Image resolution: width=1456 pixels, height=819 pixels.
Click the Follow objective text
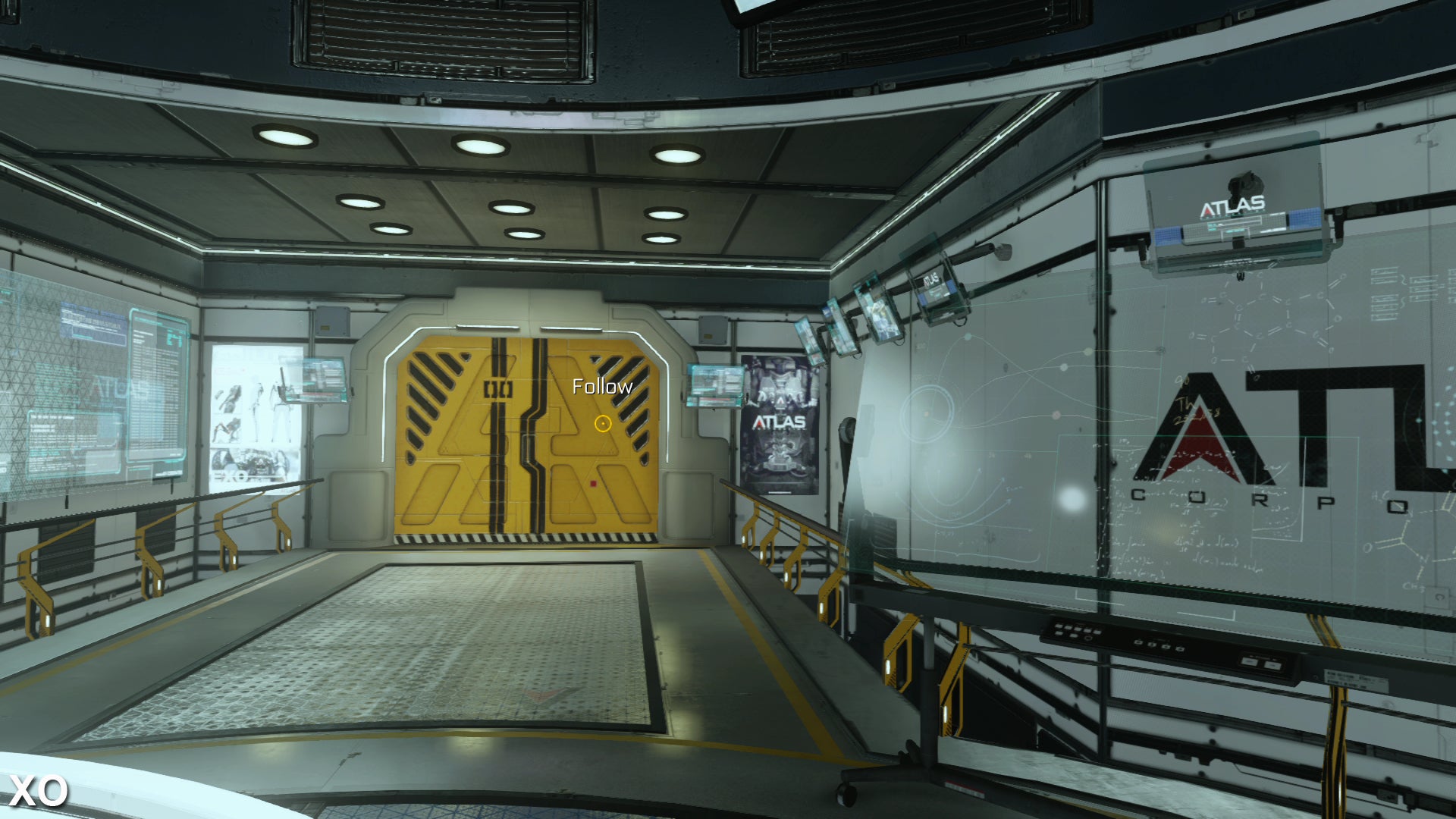[x=602, y=387]
